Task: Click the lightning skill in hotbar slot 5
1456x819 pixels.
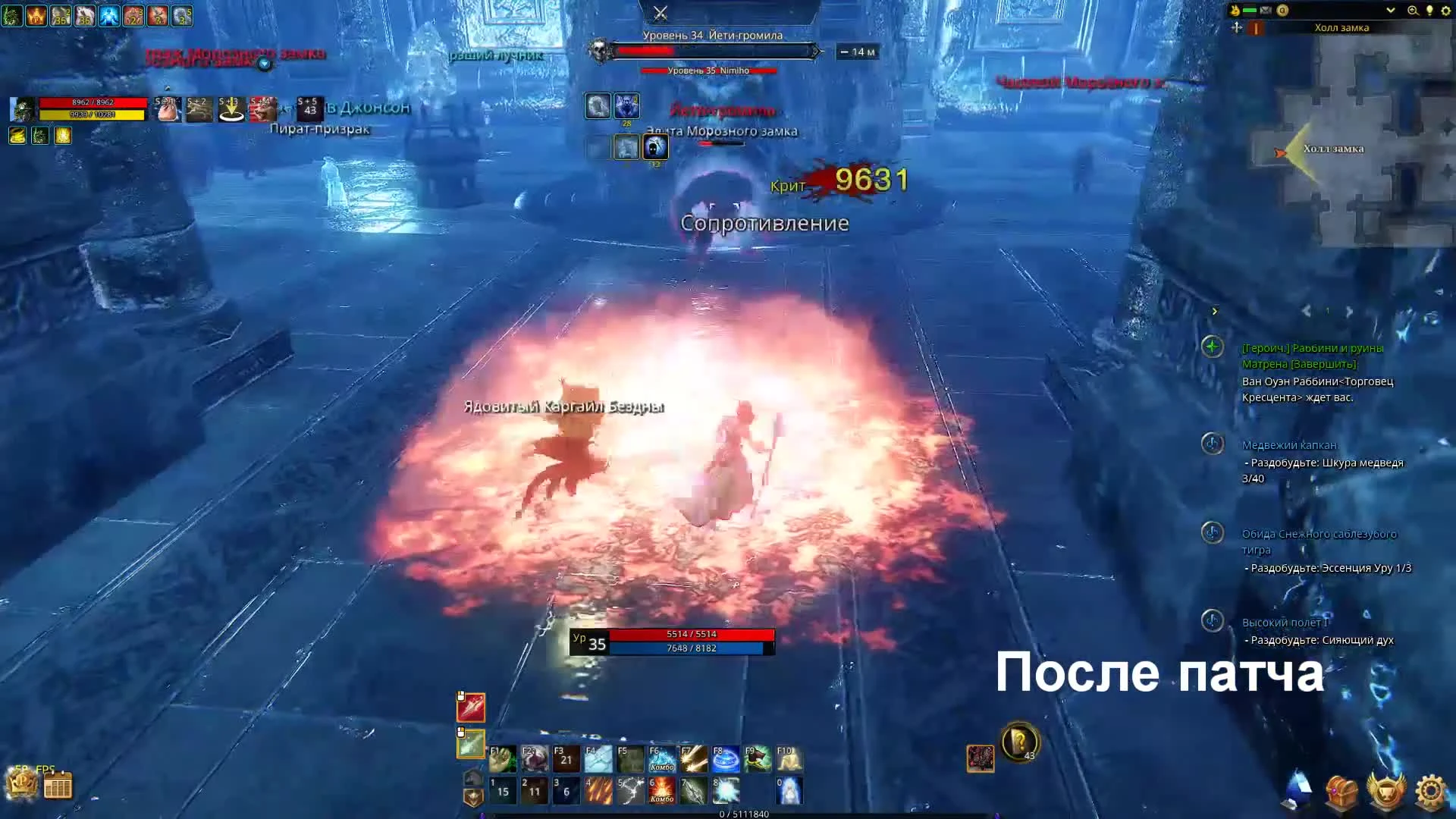Action: click(x=629, y=790)
